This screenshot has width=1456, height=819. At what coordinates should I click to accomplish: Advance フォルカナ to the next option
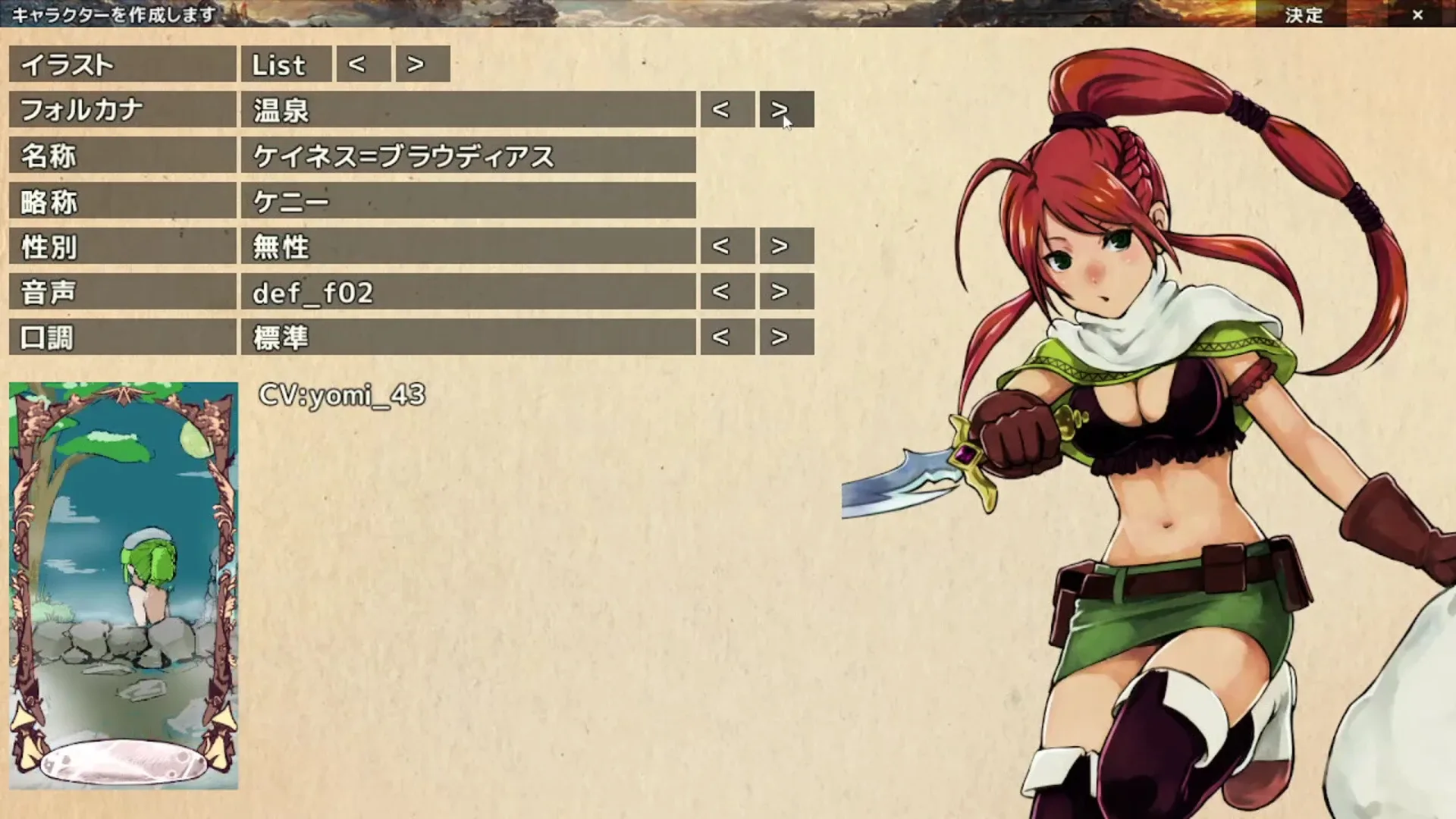point(784,110)
